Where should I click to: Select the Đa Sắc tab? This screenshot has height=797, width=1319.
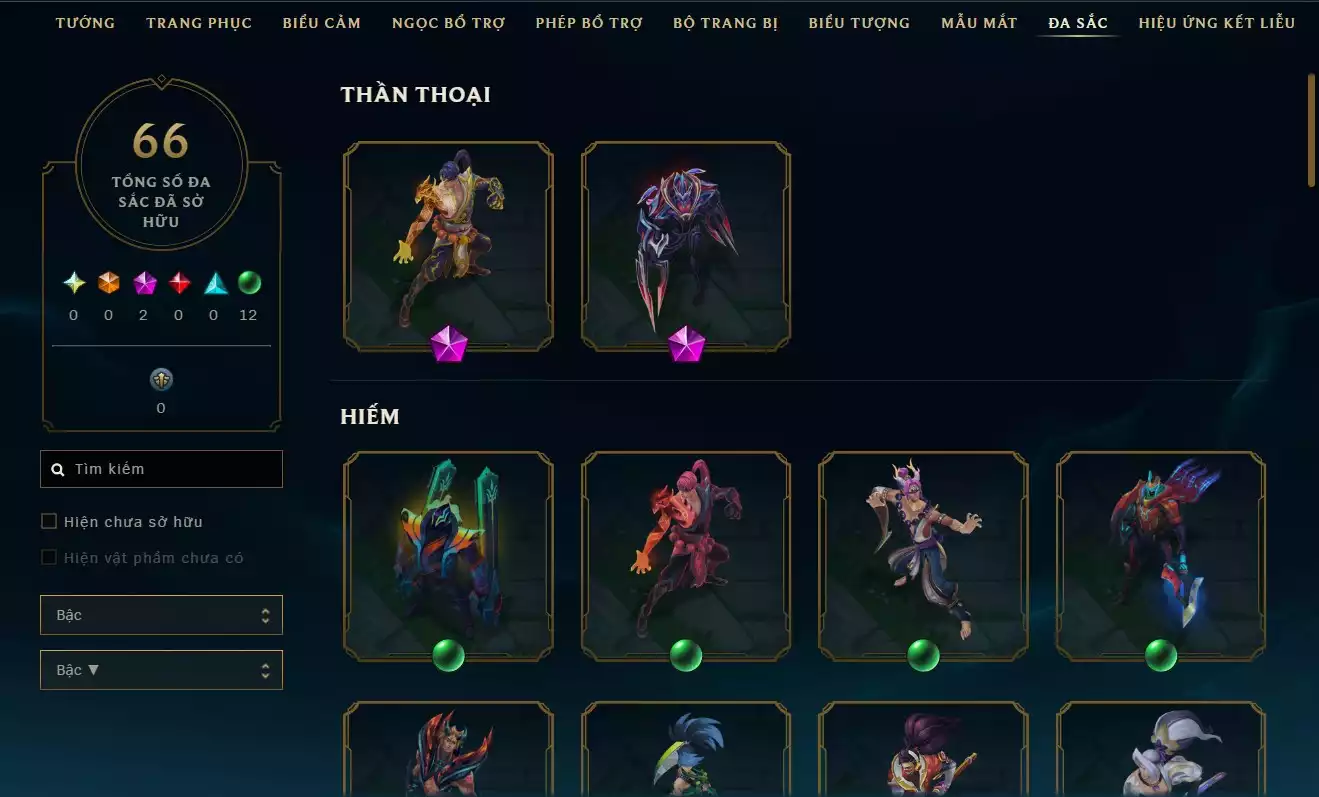coord(1078,22)
